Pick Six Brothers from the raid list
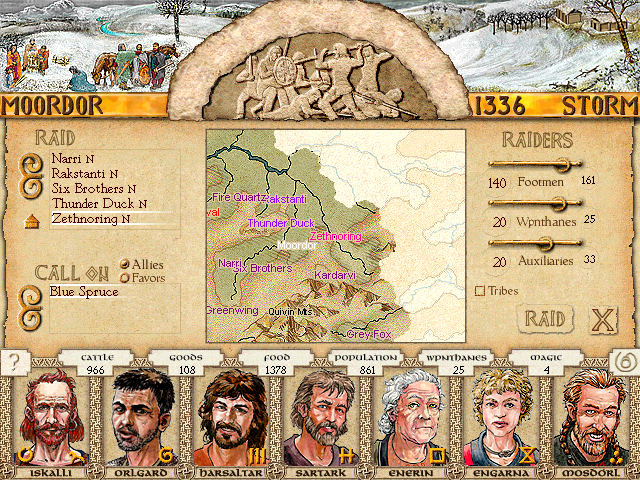The width and height of the screenshot is (640, 480). 88,188
